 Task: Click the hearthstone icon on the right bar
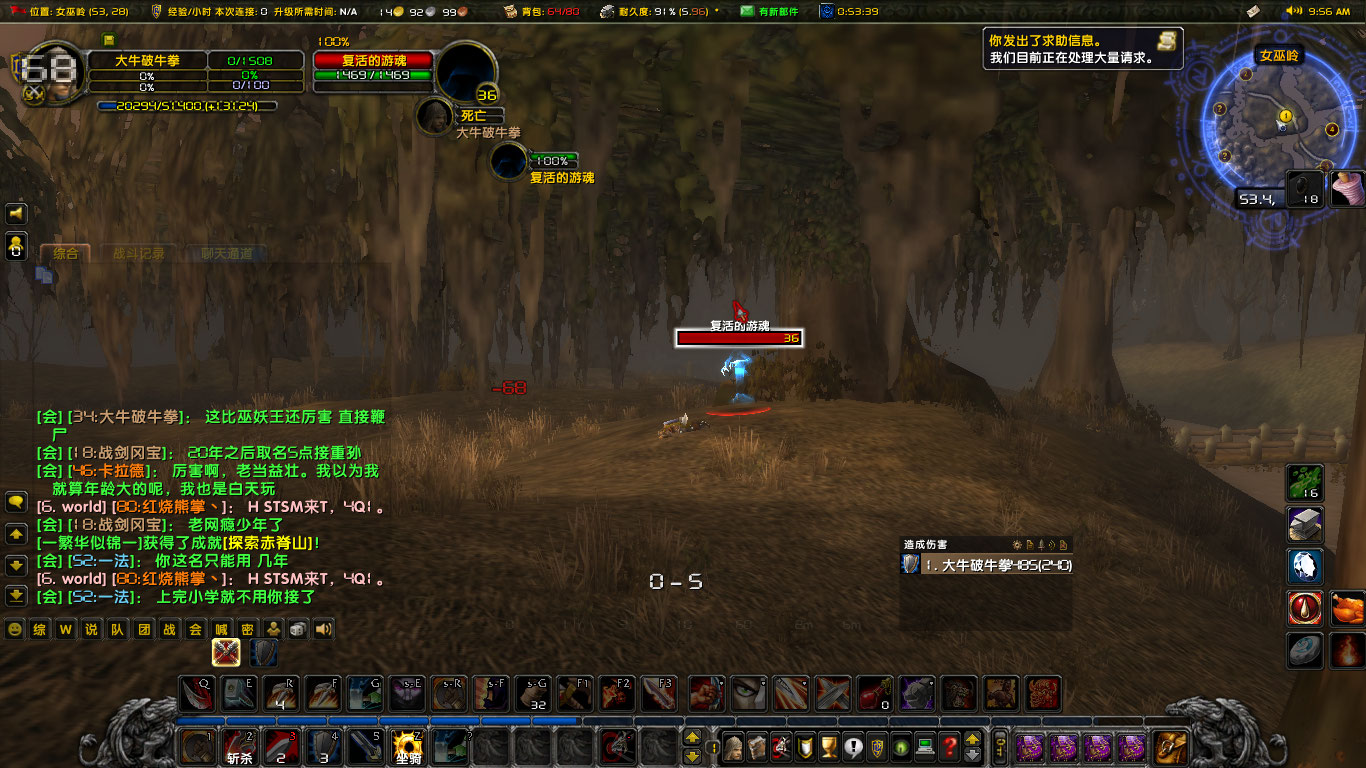click(x=1305, y=649)
